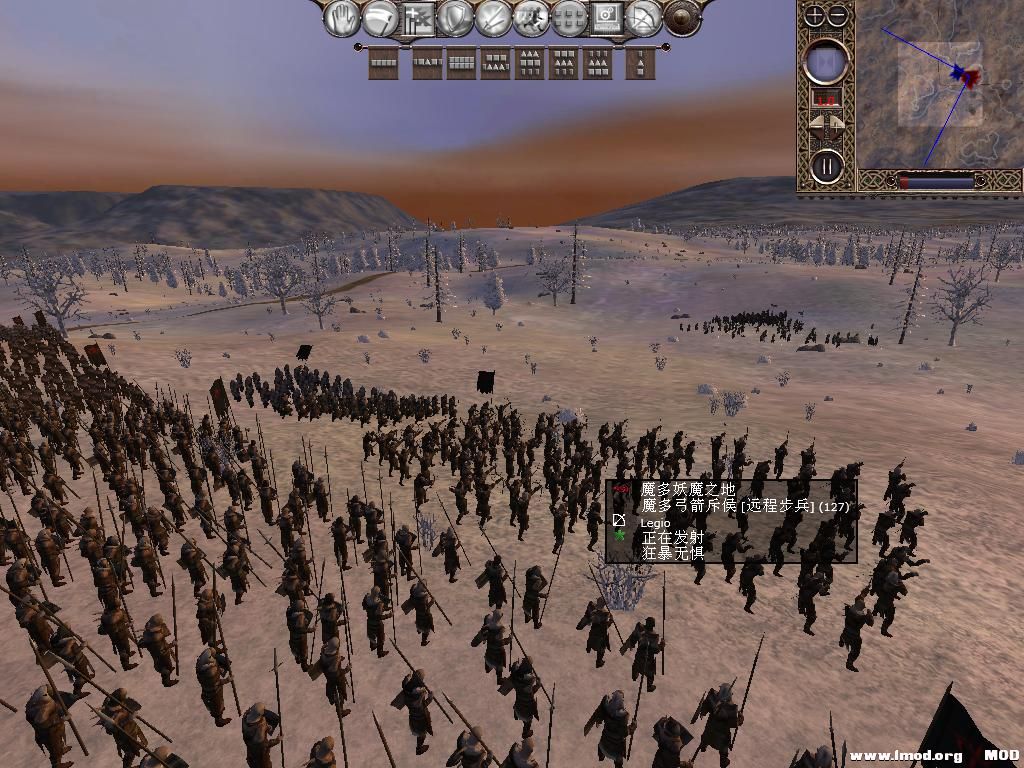This screenshot has width=1024, height=768.
Task: Zoom in the minimap with plus button
Action: pyautogui.click(x=815, y=15)
